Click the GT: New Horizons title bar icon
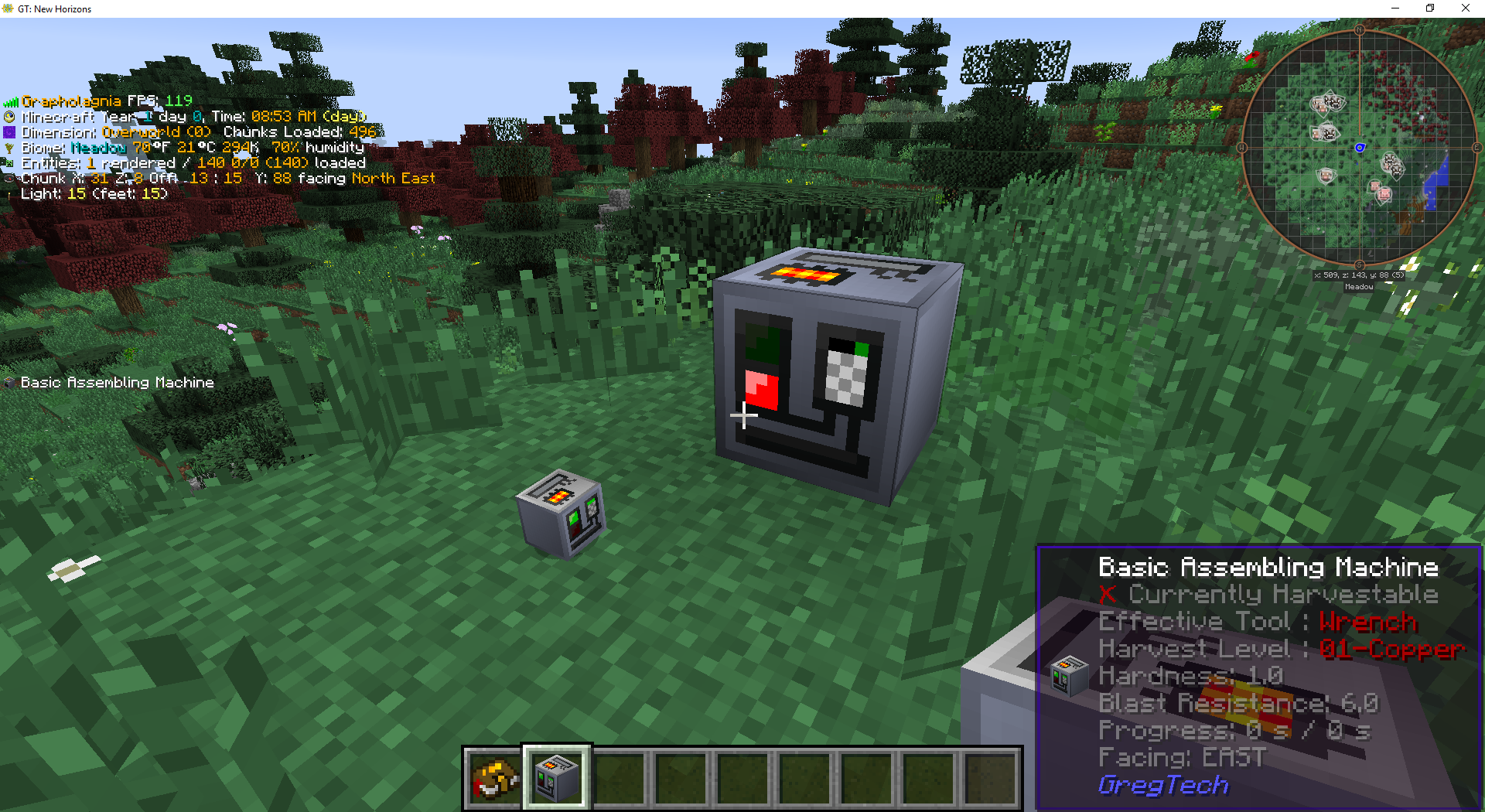 (x=9, y=9)
